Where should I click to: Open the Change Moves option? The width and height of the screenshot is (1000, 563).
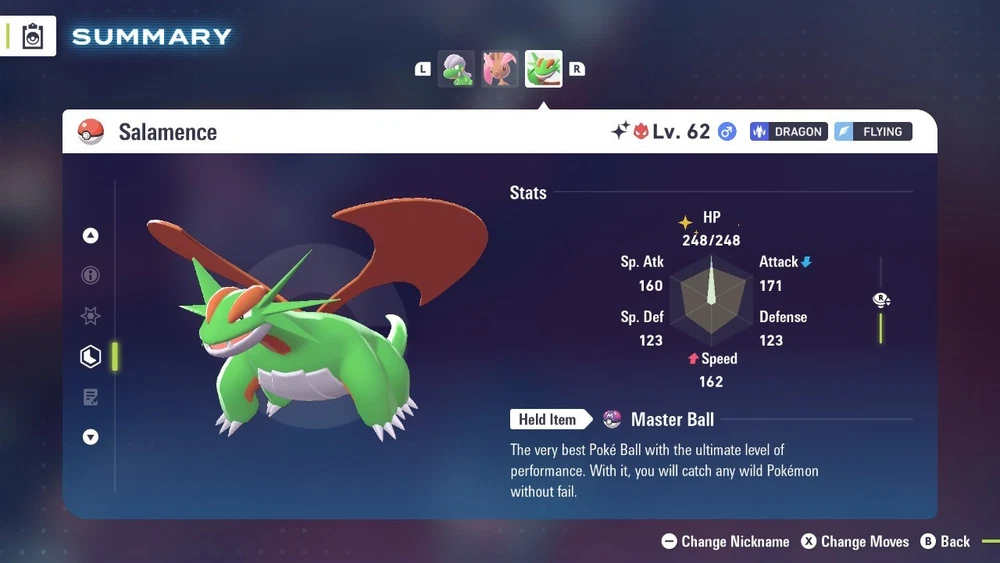[855, 541]
